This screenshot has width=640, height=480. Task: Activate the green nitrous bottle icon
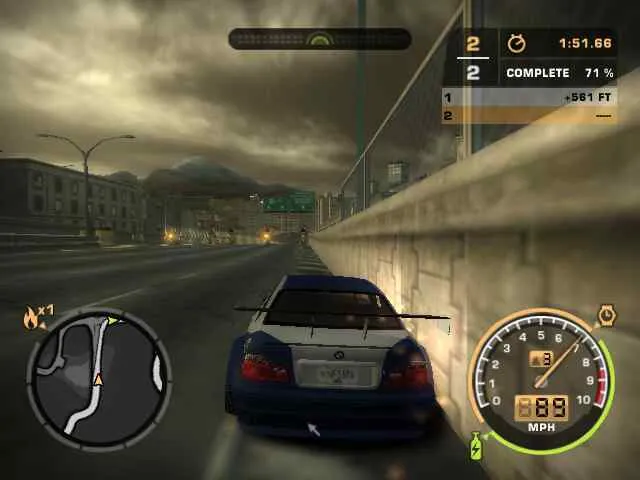(475, 446)
